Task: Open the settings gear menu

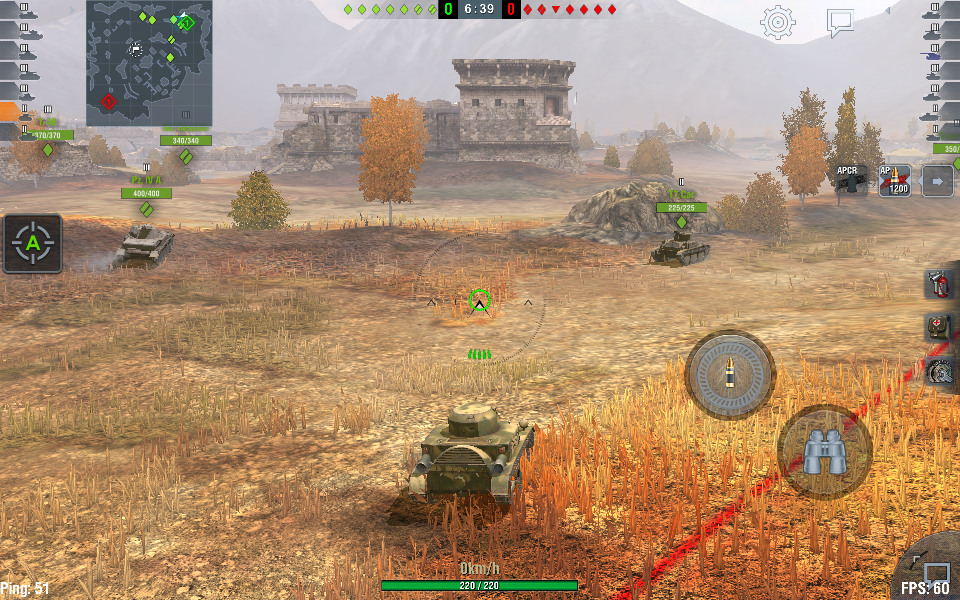Action: pos(777,22)
